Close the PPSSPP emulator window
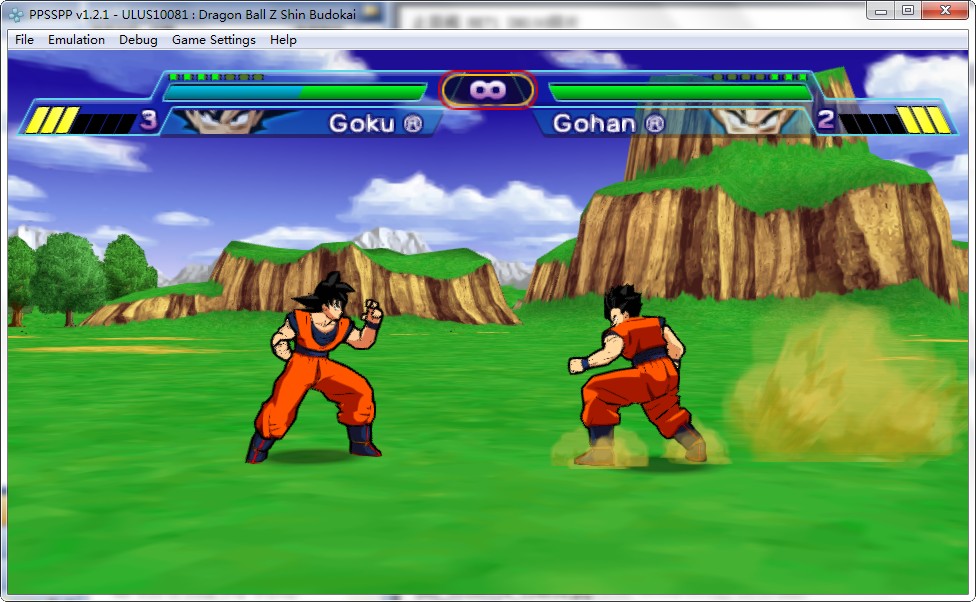The height and width of the screenshot is (602, 976). 945,10
